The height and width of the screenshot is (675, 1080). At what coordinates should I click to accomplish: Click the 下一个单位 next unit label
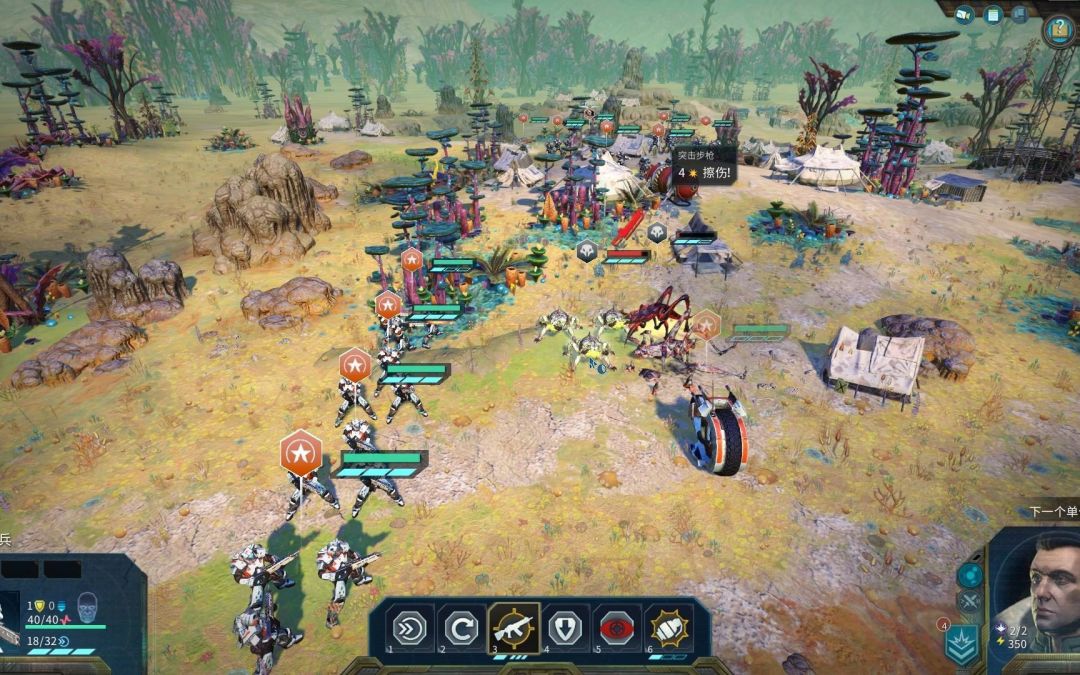coord(1053,512)
